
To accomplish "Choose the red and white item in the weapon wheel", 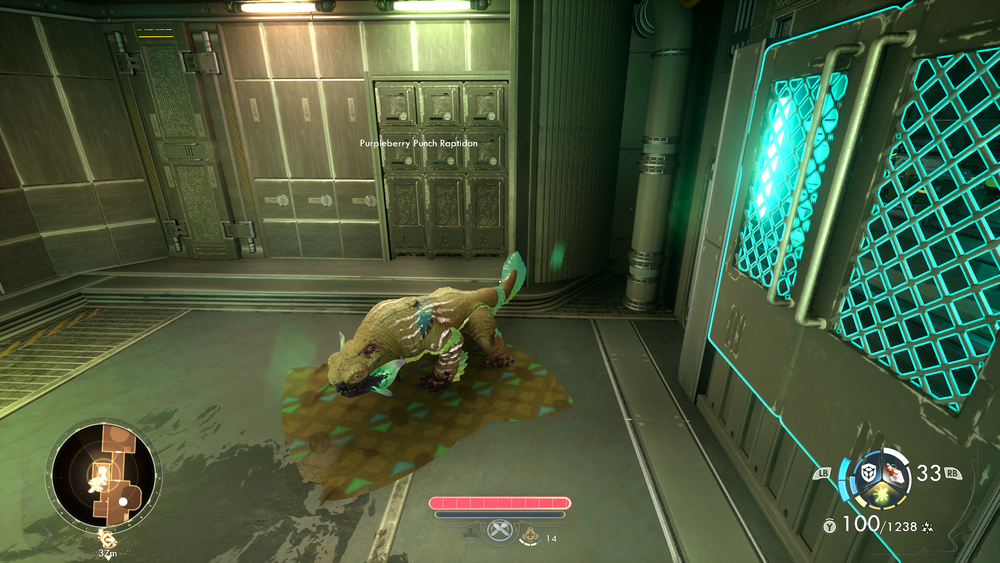I will (x=892, y=476).
